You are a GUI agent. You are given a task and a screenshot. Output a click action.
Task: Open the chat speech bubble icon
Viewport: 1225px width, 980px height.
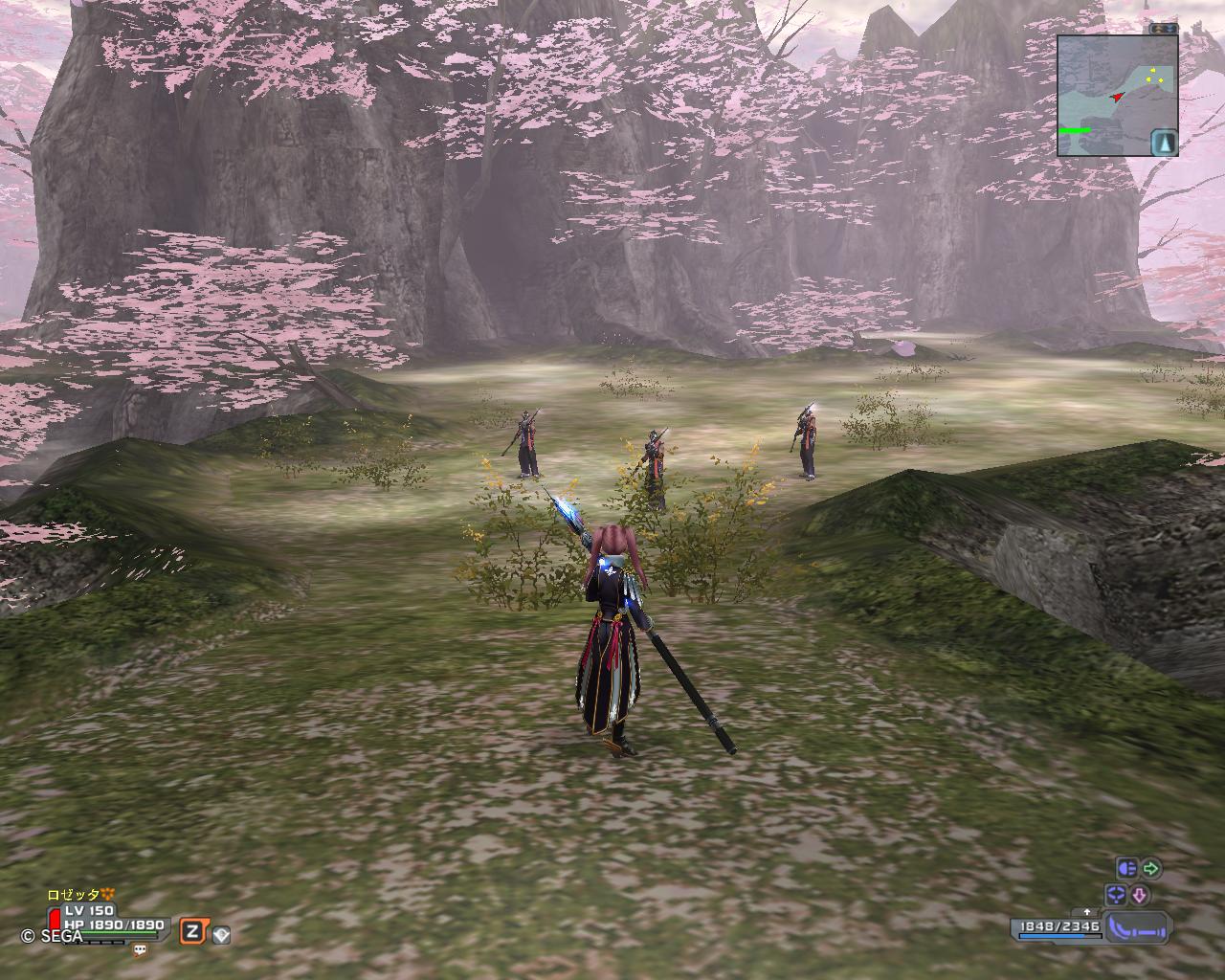click(x=141, y=950)
